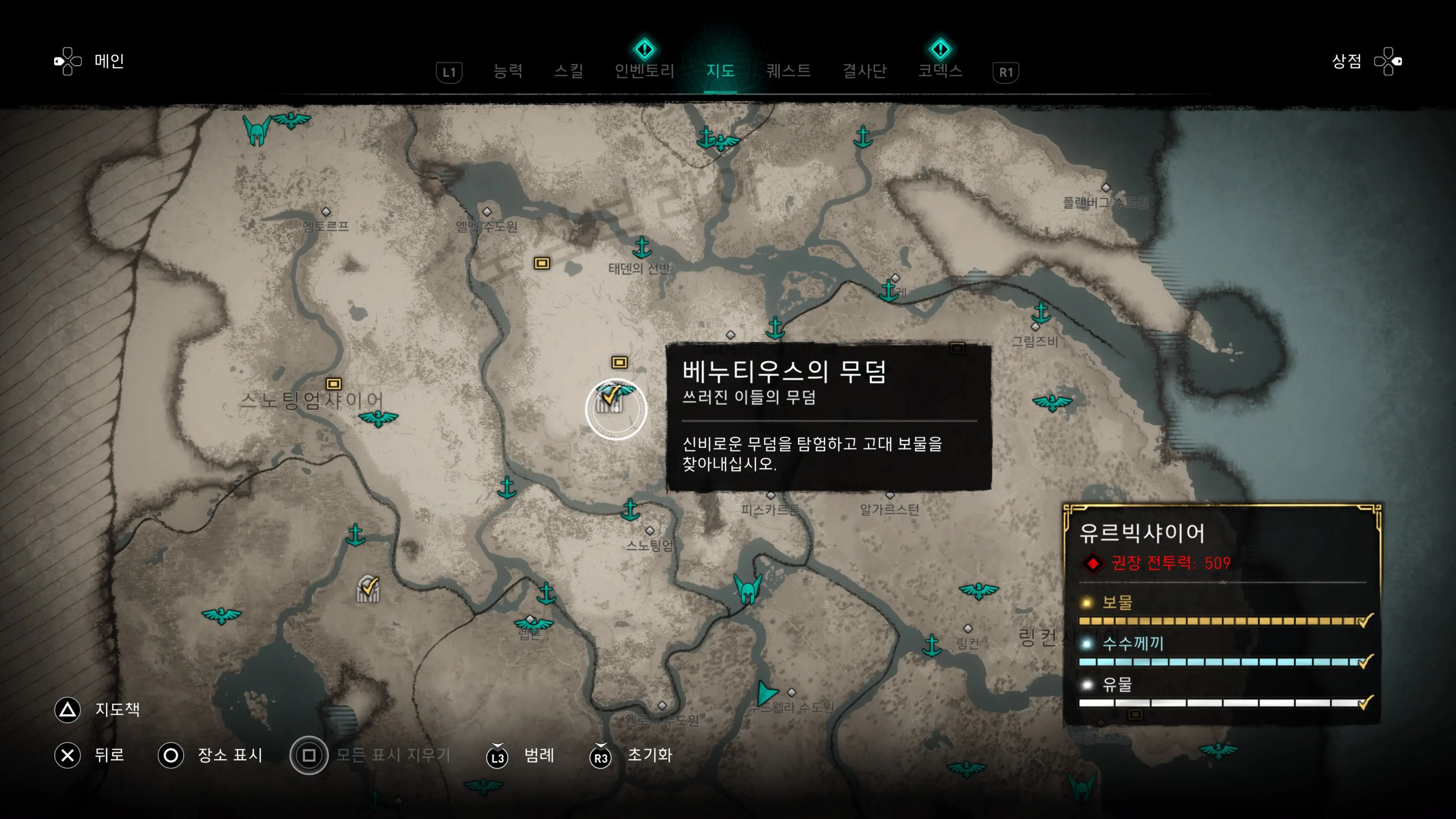Open the 인벤토리 tab
1456x819 pixels.
coord(644,71)
